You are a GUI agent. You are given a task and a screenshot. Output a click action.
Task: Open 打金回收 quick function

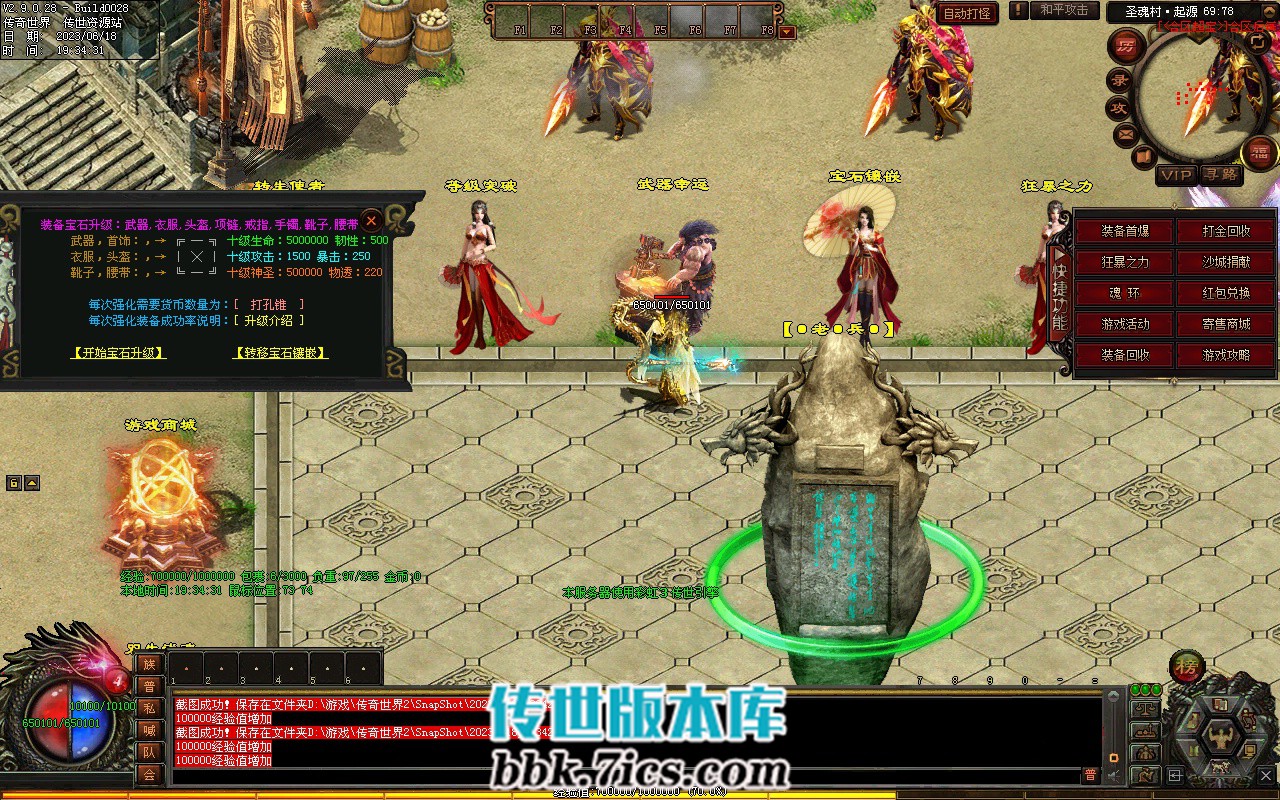[x=1226, y=231]
